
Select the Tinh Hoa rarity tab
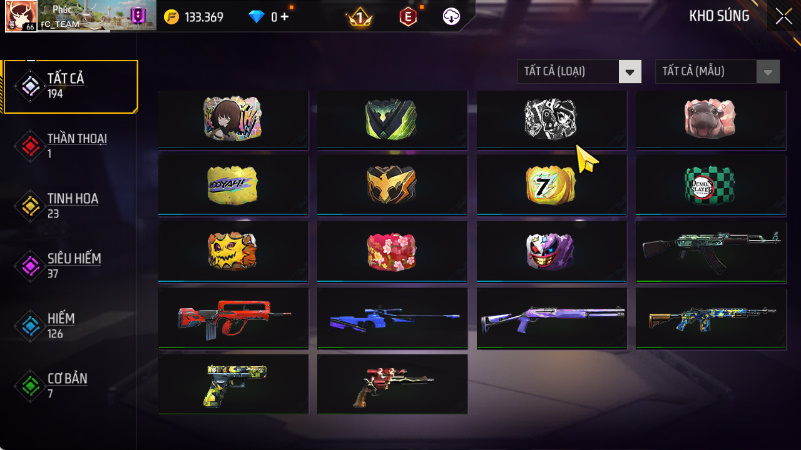70,205
